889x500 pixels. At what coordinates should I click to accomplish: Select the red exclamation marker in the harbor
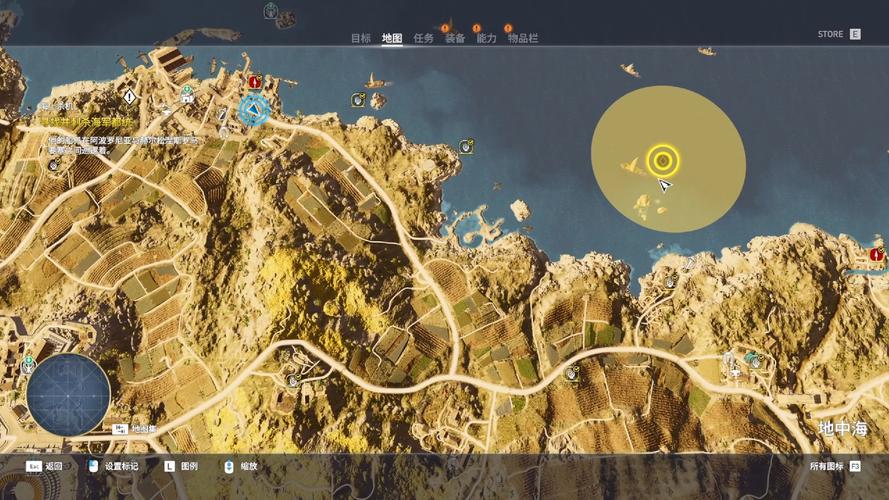(x=255, y=81)
